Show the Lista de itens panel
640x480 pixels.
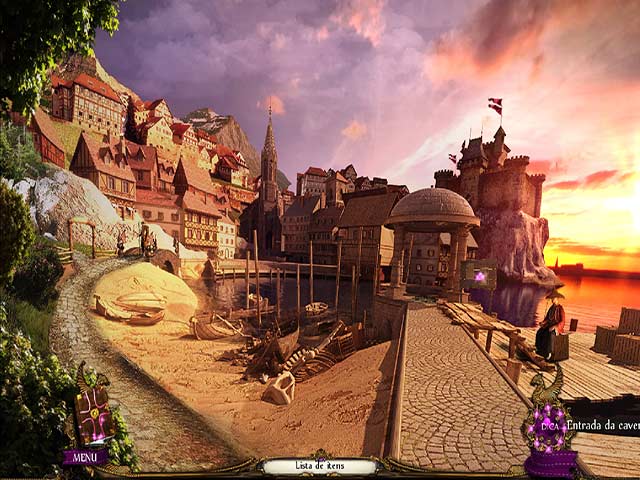(320, 466)
